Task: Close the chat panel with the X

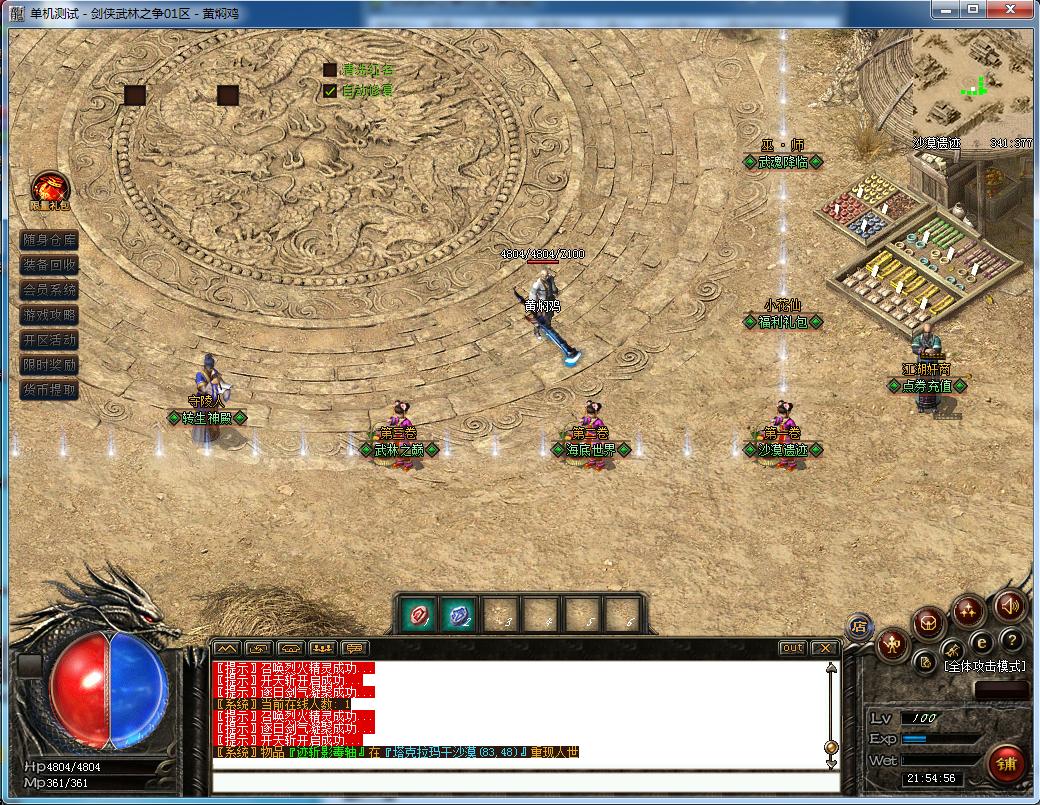Action: [x=824, y=648]
